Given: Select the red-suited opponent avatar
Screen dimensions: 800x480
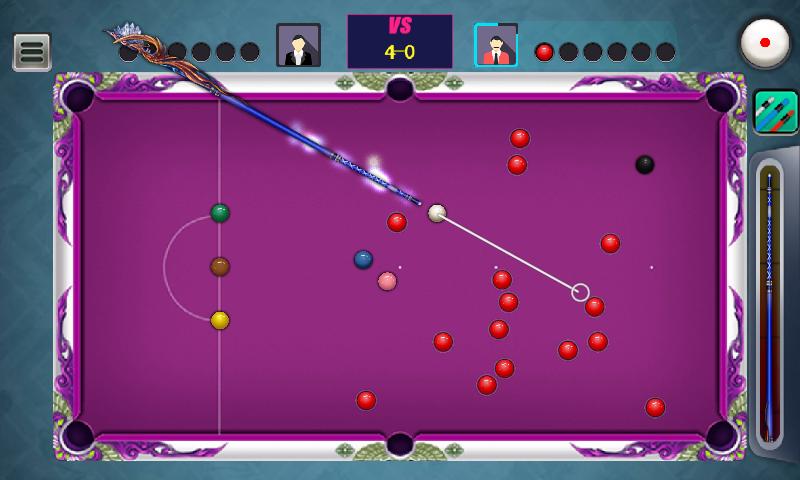Looking at the screenshot, I should tap(495, 46).
